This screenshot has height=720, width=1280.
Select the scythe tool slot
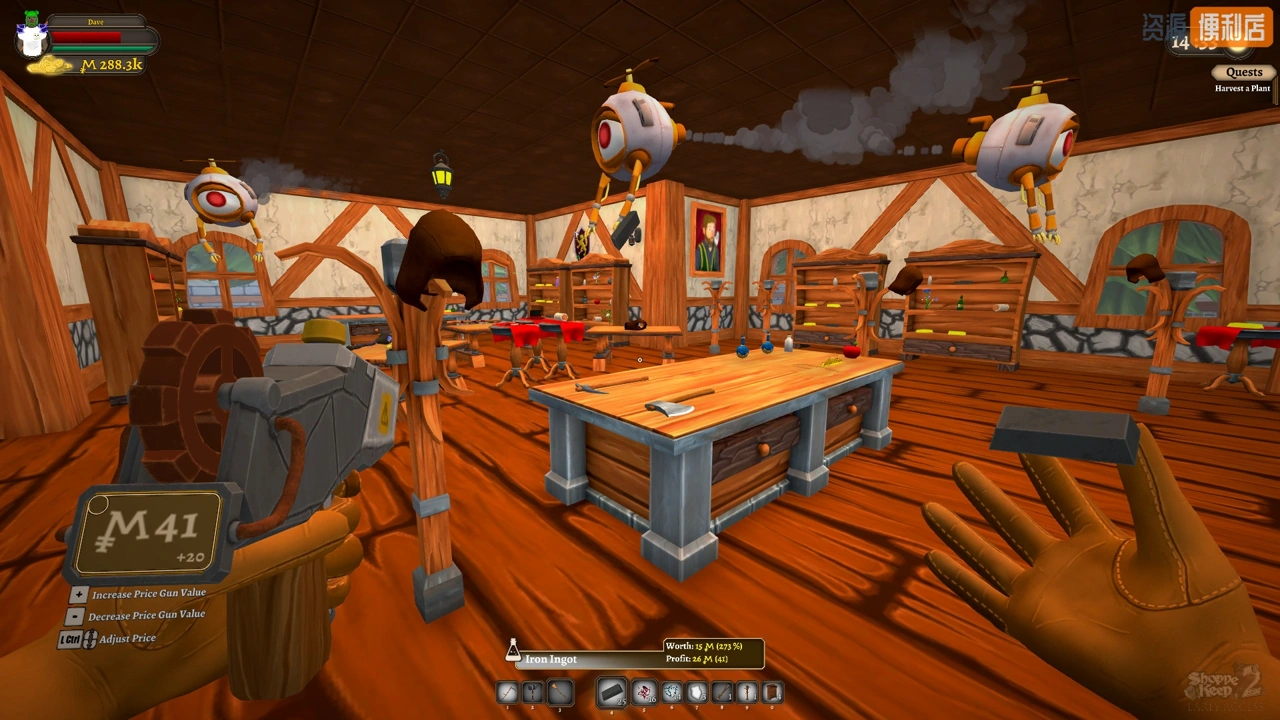(509, 692)
